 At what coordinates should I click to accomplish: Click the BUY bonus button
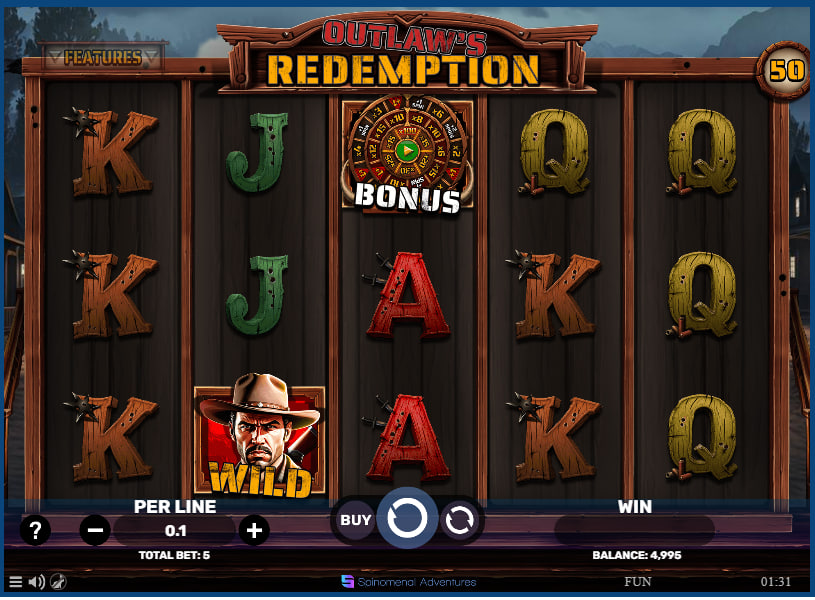(356, 520)
